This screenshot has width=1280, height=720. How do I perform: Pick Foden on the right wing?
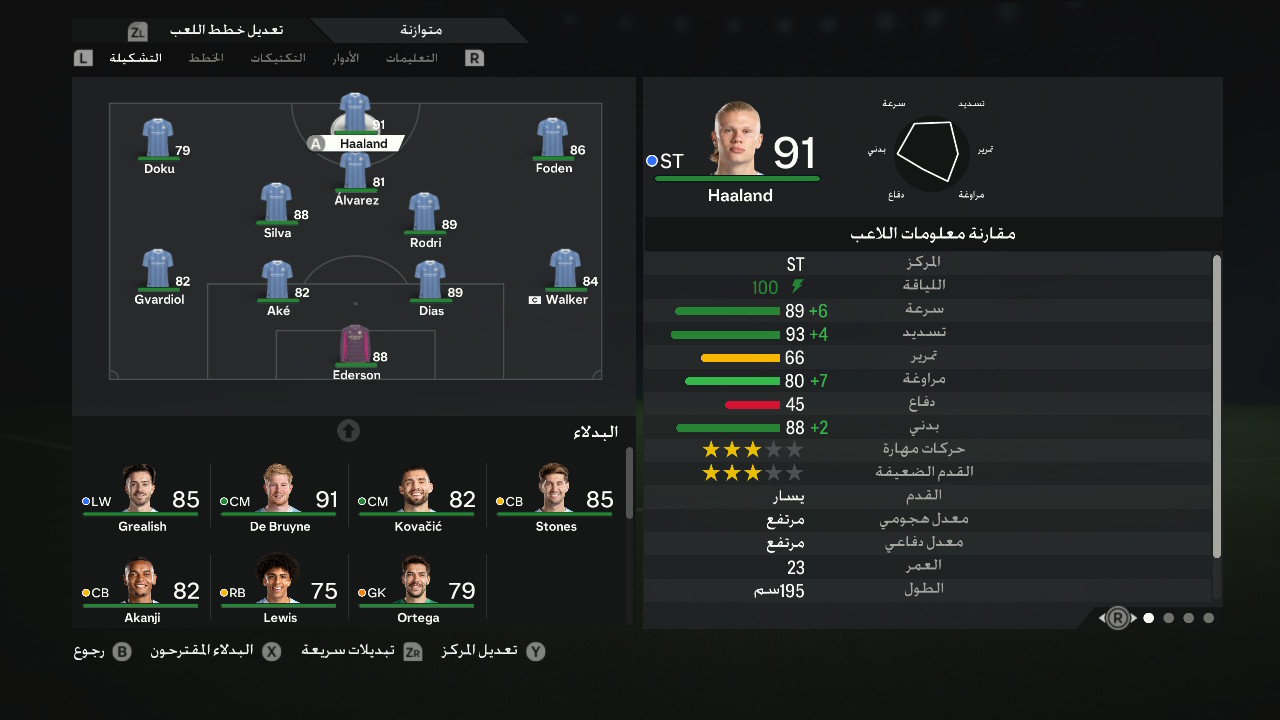coord(552,140)
